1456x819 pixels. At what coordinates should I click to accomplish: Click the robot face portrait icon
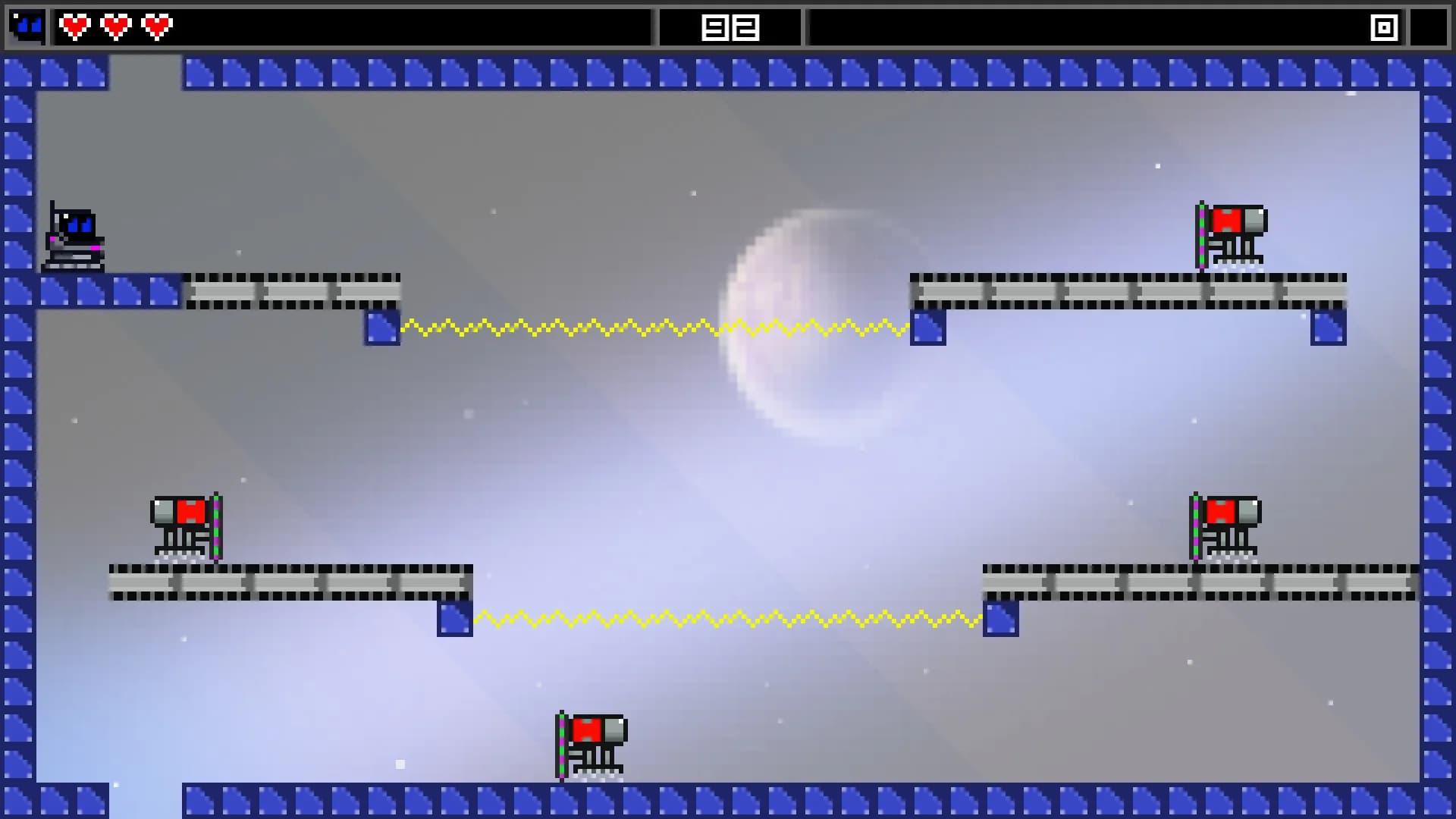tap(27, 27)
